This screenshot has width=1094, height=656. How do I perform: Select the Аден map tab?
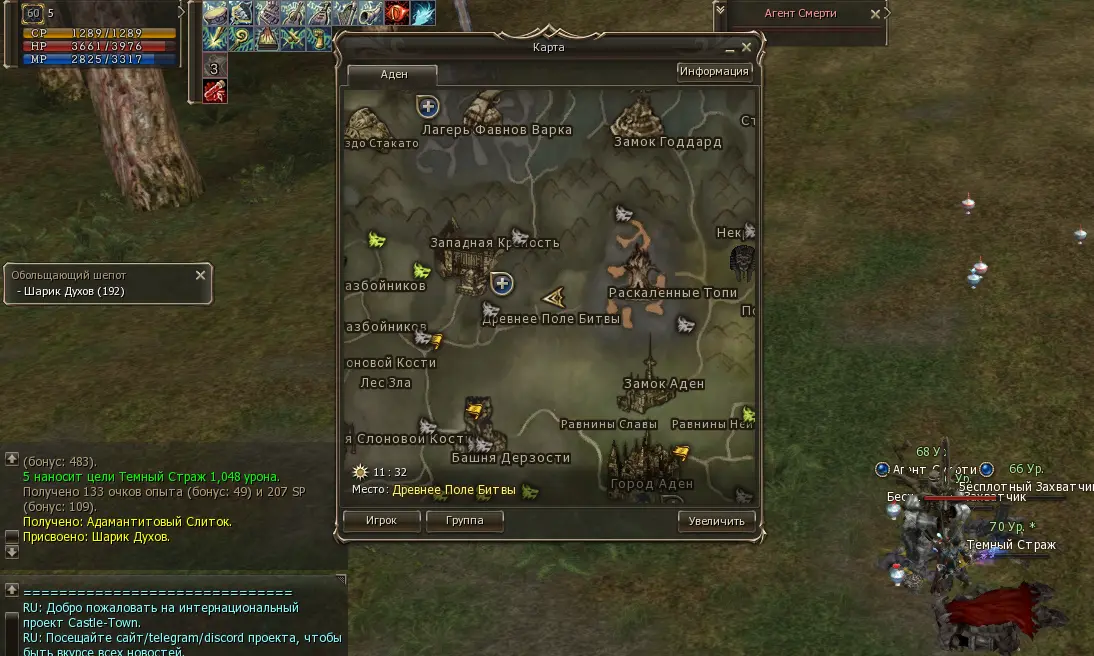click(392, 75)
